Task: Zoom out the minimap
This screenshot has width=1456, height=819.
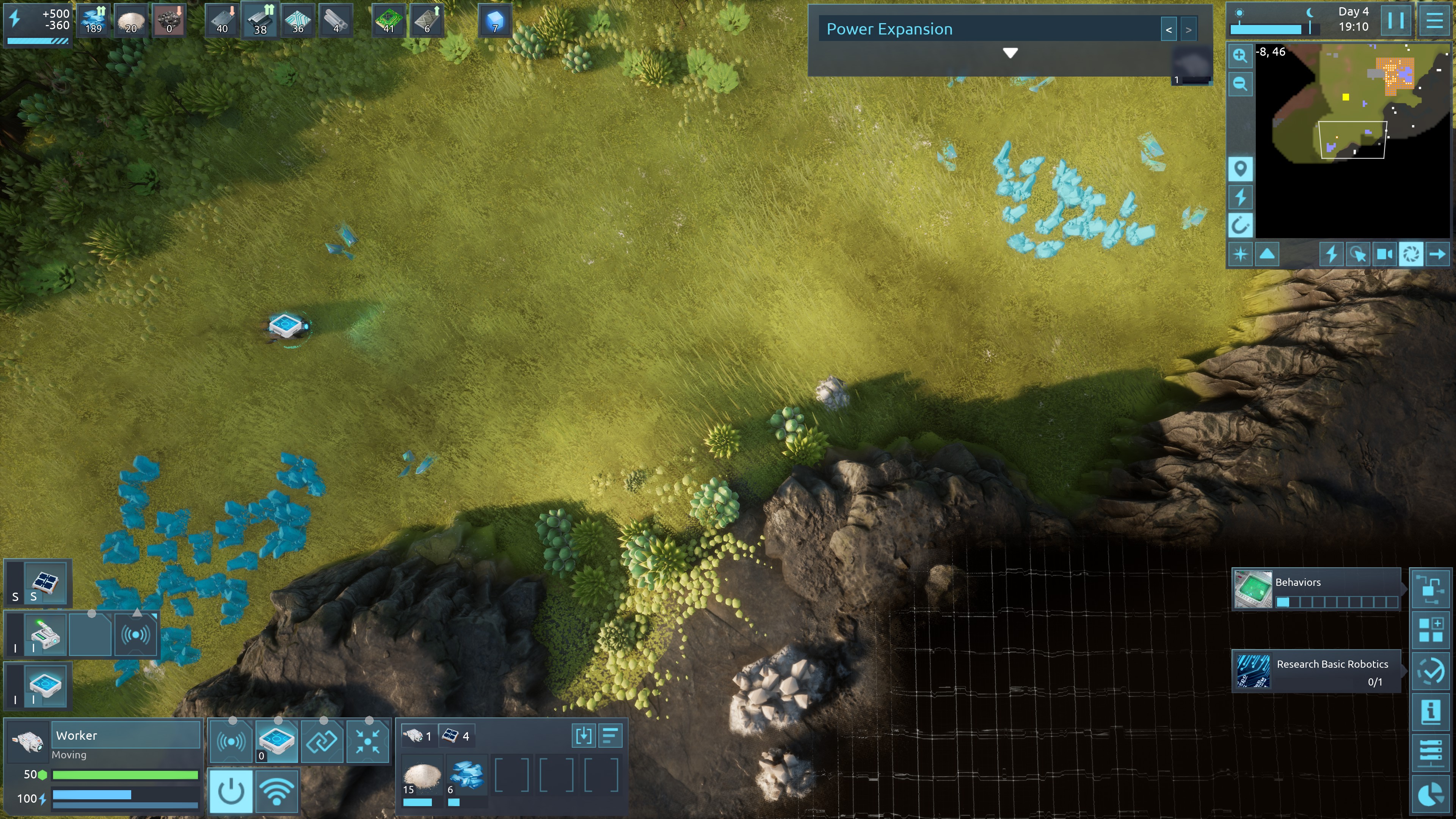Action: (x=1240, y=84)
